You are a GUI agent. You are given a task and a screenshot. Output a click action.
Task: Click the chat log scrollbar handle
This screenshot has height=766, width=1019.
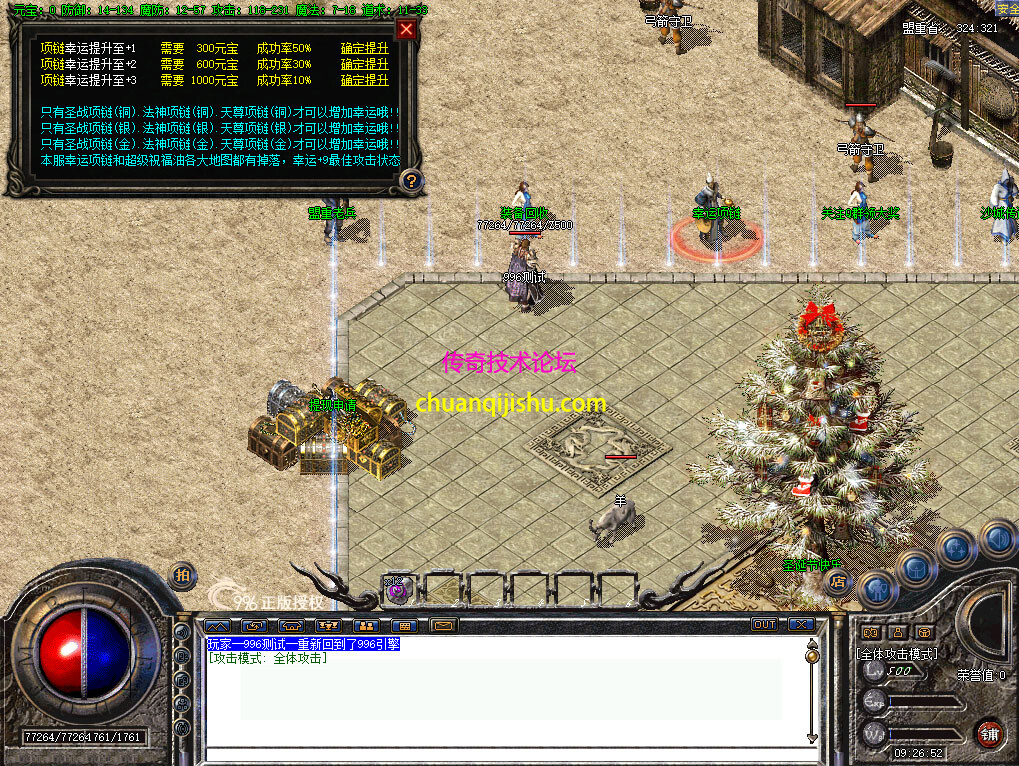point(811,655)
